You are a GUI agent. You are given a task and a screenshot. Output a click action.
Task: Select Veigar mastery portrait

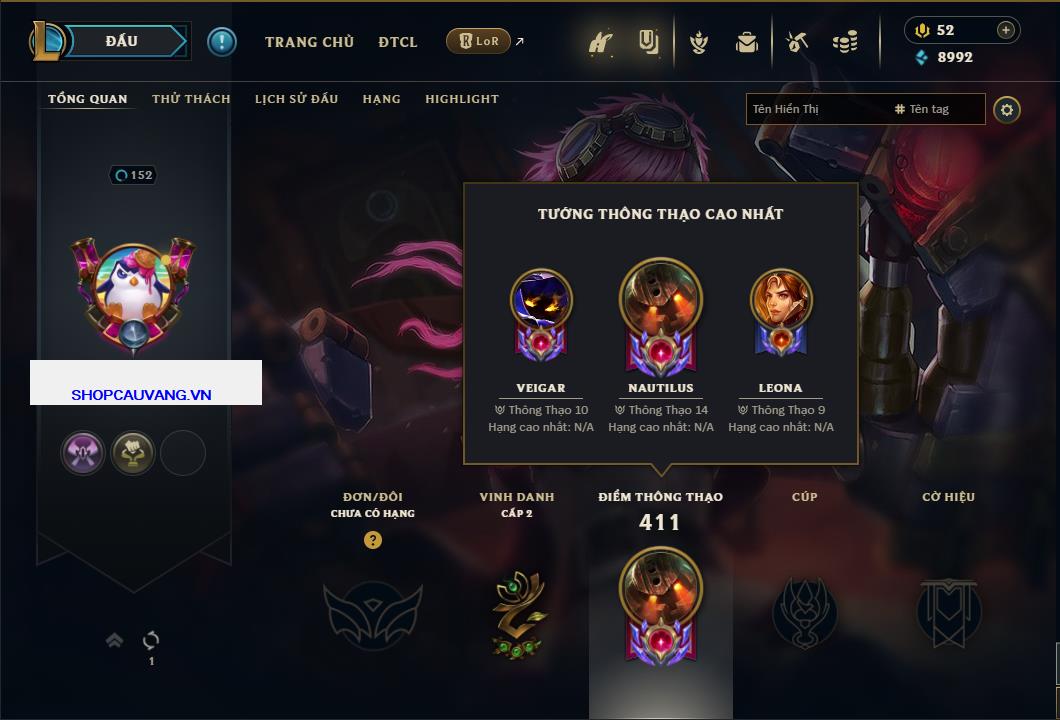point(541,300)
